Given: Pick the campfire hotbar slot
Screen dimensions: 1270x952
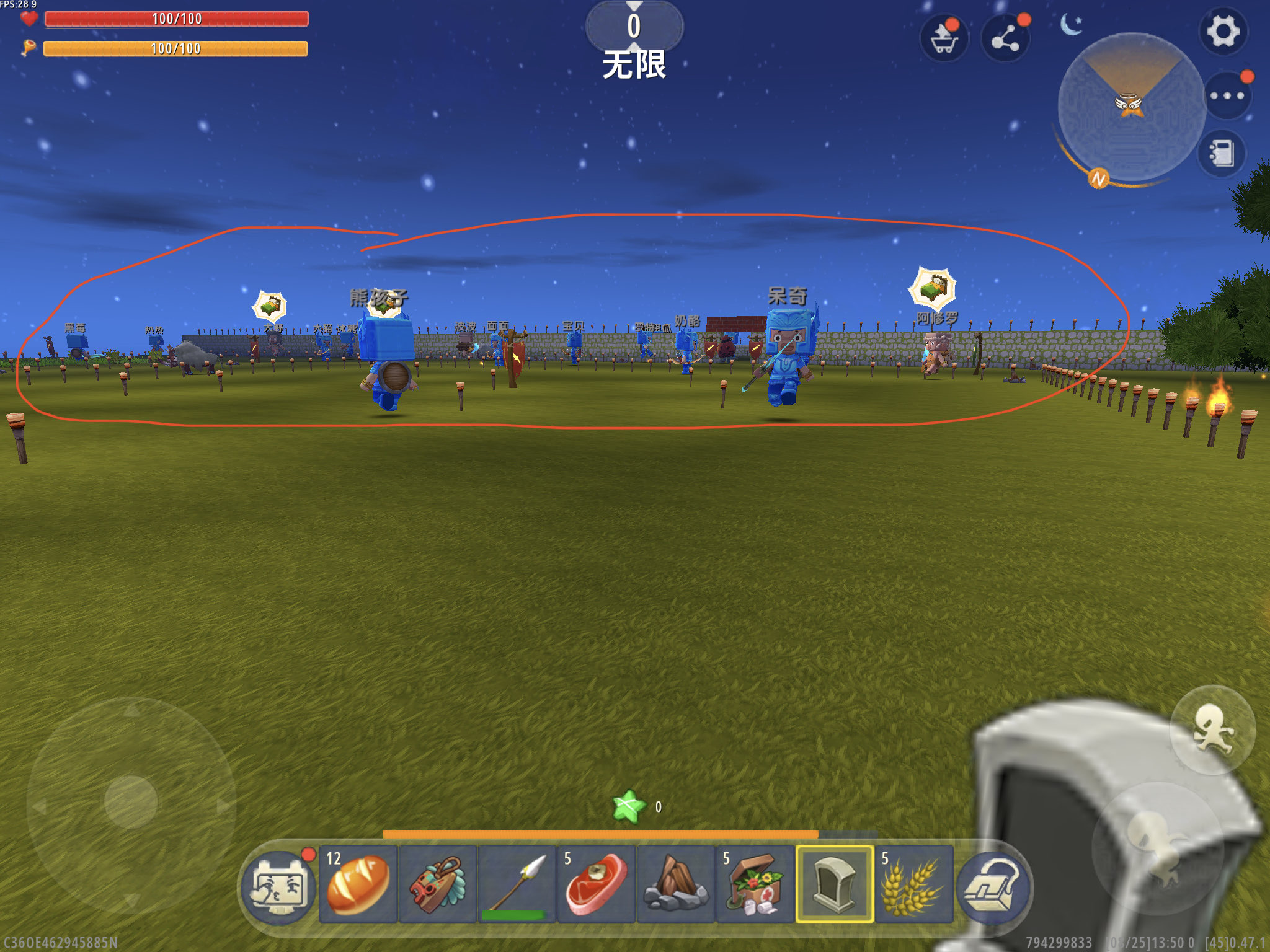Looking at the screenshot, I should (x=676, y=884).
